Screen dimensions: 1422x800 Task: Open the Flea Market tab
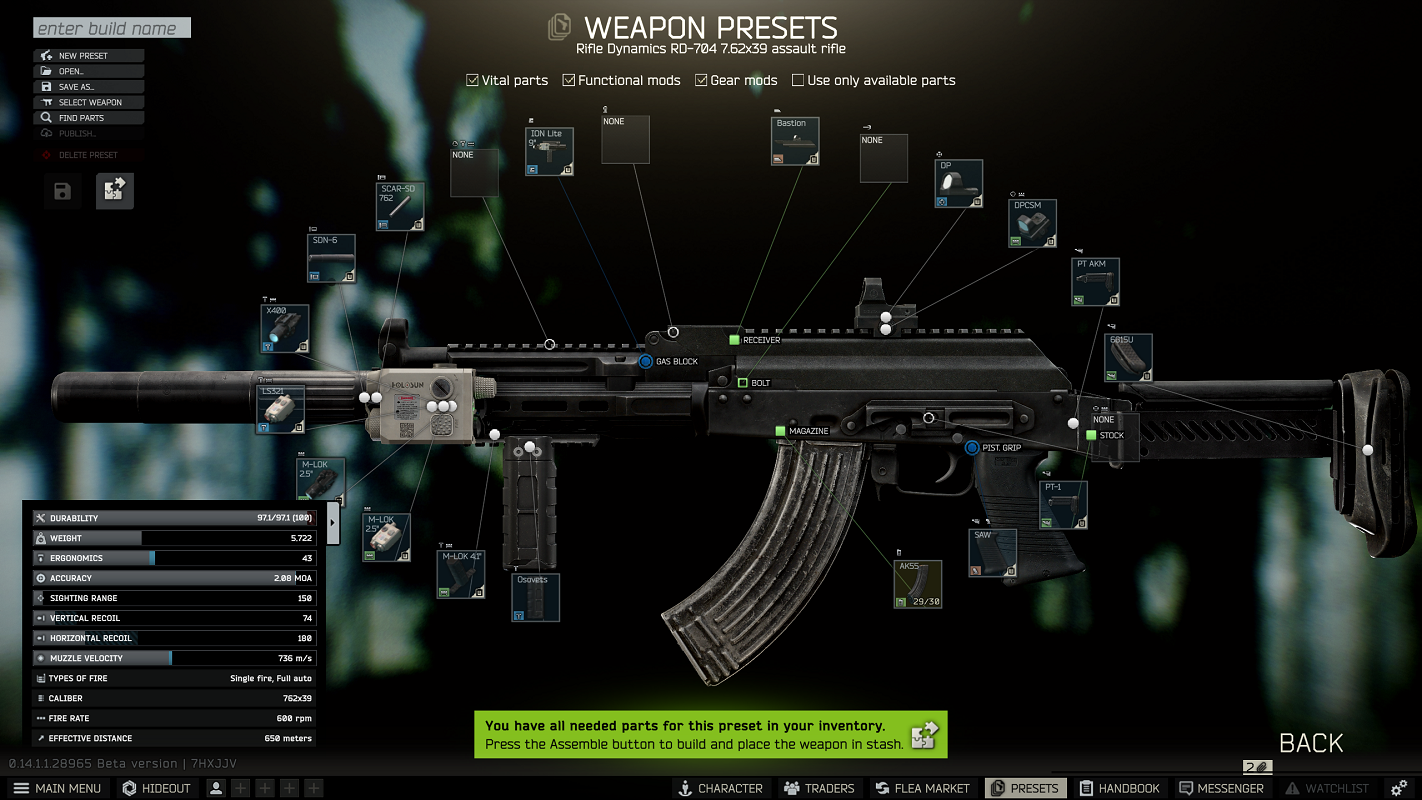coord(922,788)
